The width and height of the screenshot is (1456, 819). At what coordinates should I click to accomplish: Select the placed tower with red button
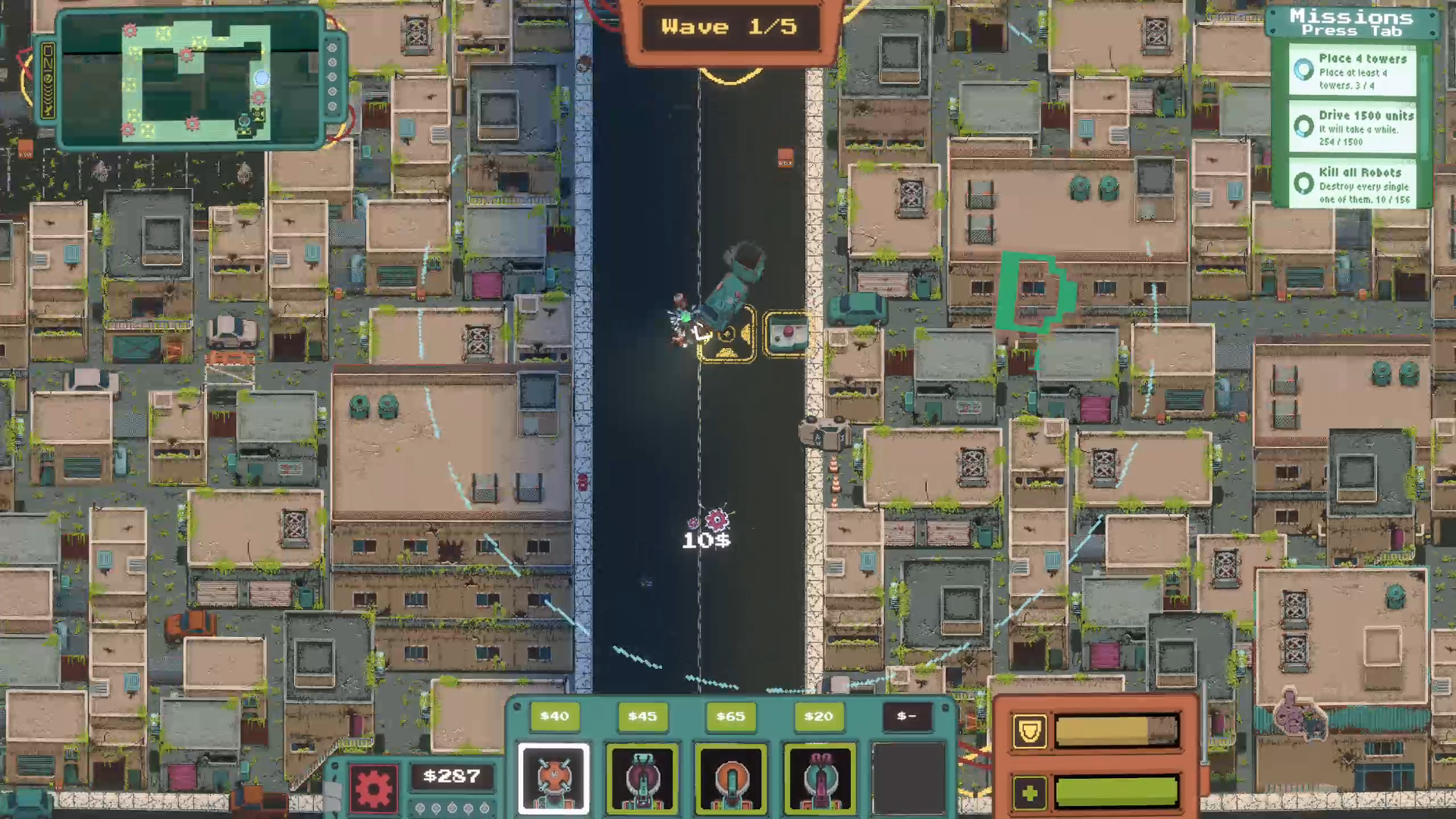click(x=786, y=334)
